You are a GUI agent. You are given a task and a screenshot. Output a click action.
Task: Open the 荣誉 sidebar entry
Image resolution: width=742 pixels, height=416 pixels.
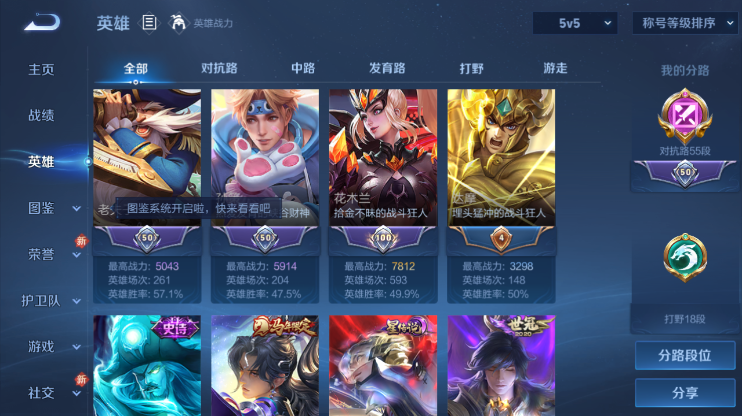[41, 254]
